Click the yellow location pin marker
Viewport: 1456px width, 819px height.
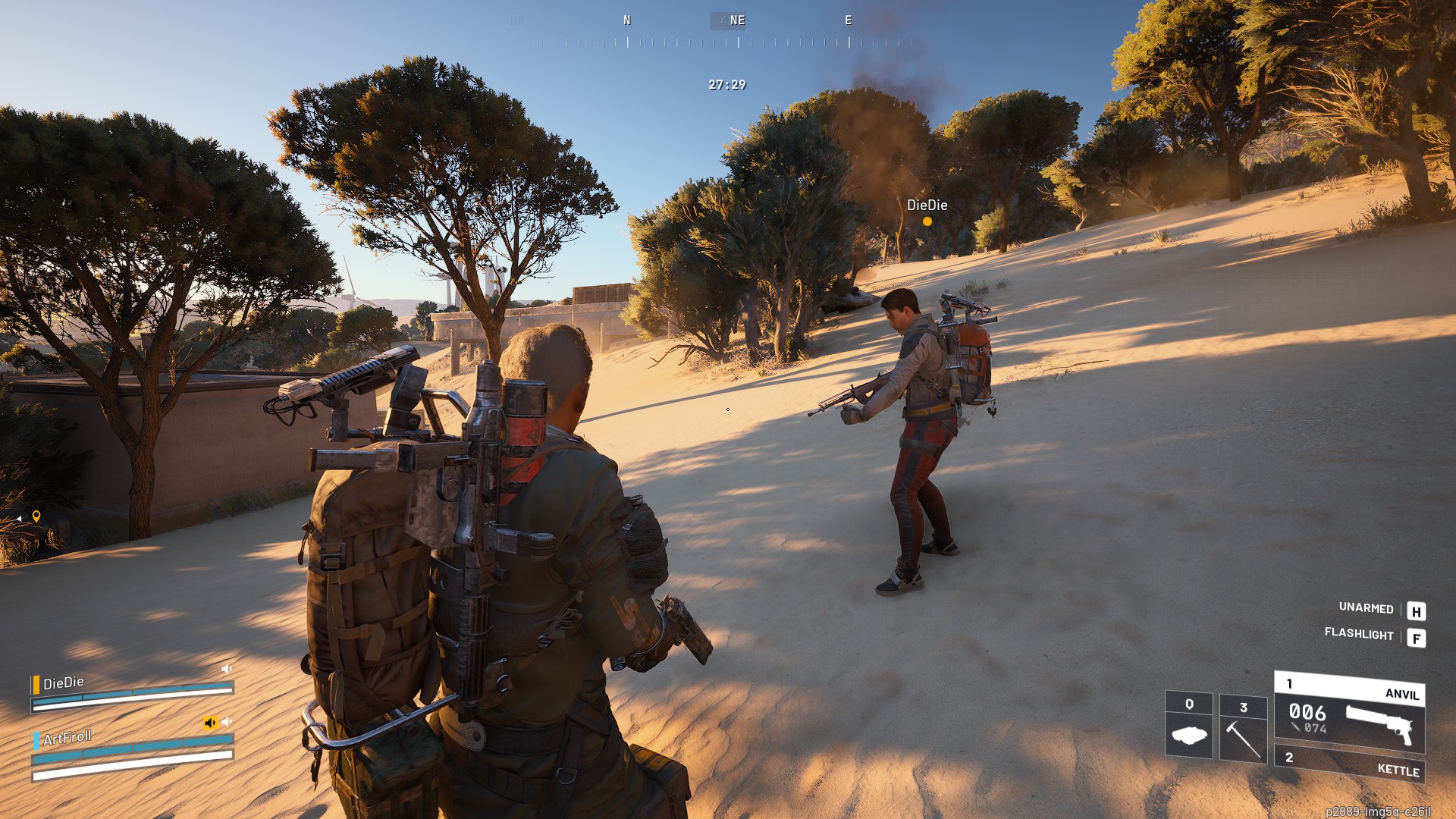[x=36, y=516]
